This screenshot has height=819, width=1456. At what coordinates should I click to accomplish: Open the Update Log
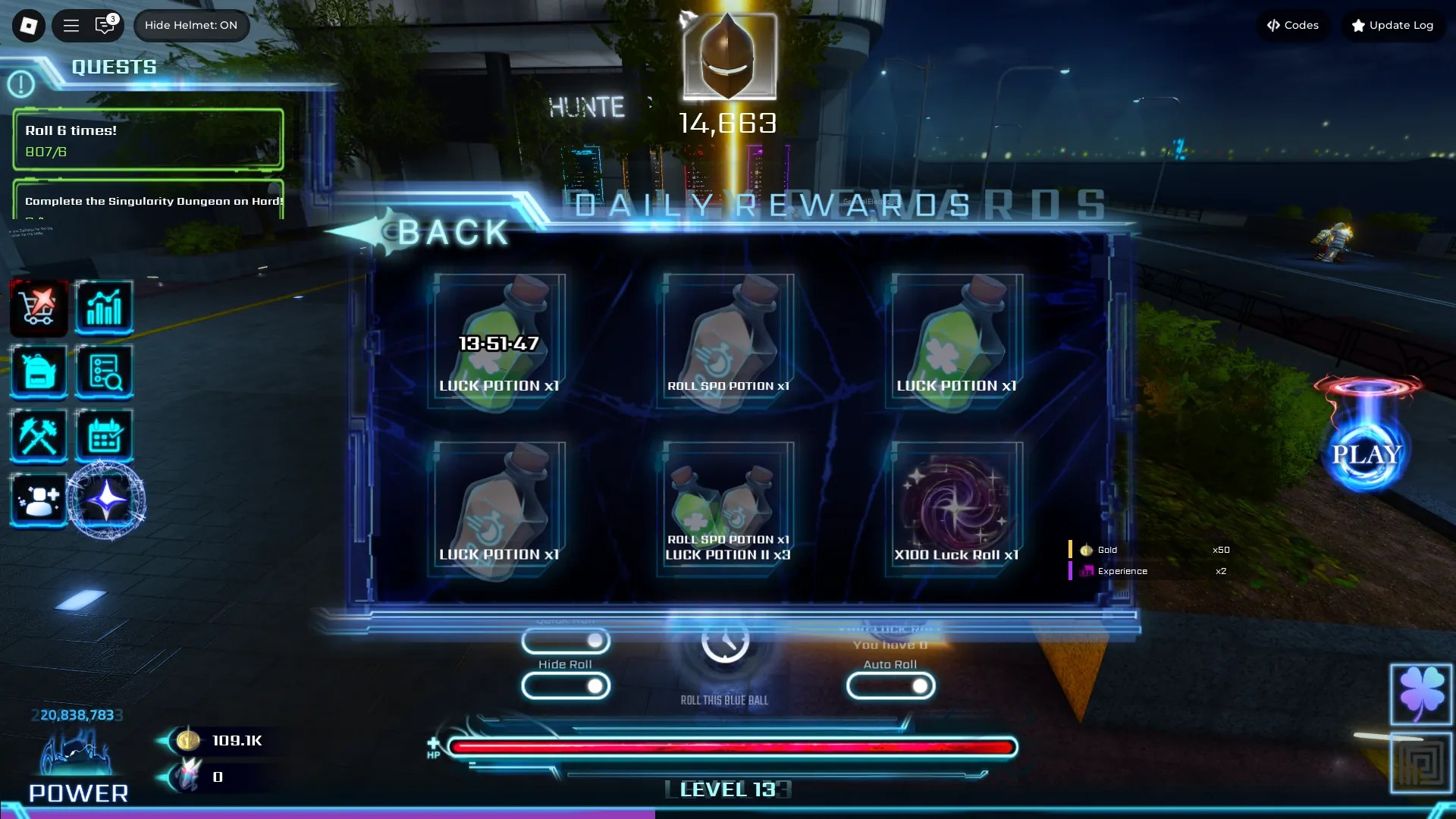point(1392,25)
